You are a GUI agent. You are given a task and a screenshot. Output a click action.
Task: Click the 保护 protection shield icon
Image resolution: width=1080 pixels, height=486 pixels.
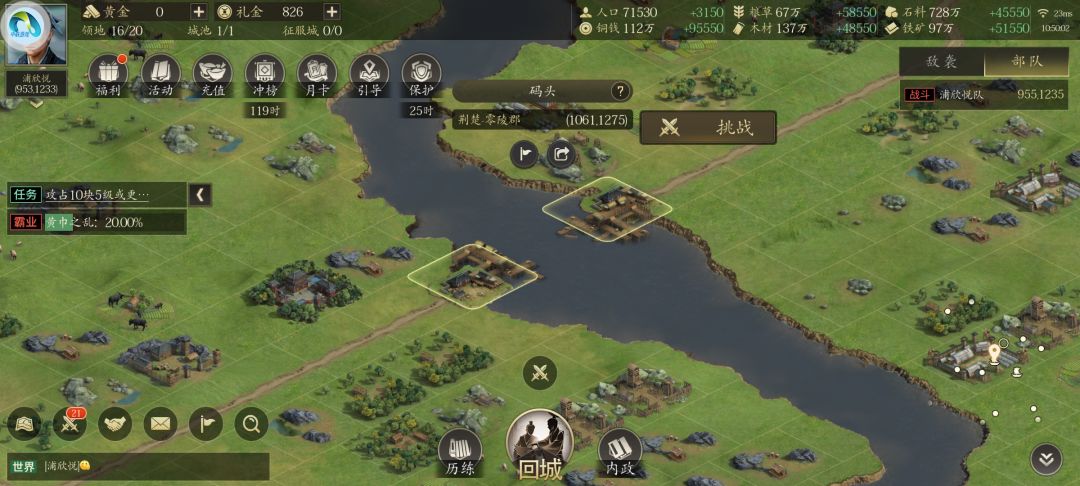(x=421, y=74)
